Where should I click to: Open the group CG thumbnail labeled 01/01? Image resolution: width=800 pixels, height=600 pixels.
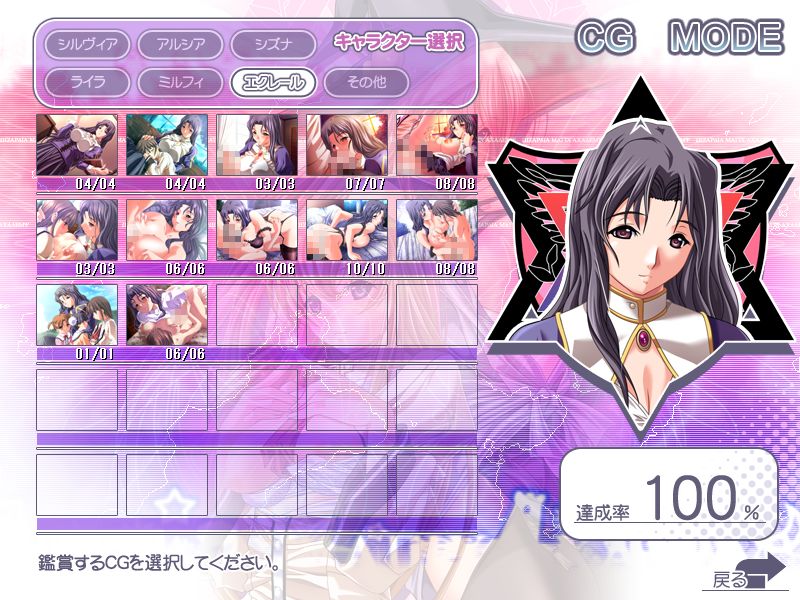(77, 315)
